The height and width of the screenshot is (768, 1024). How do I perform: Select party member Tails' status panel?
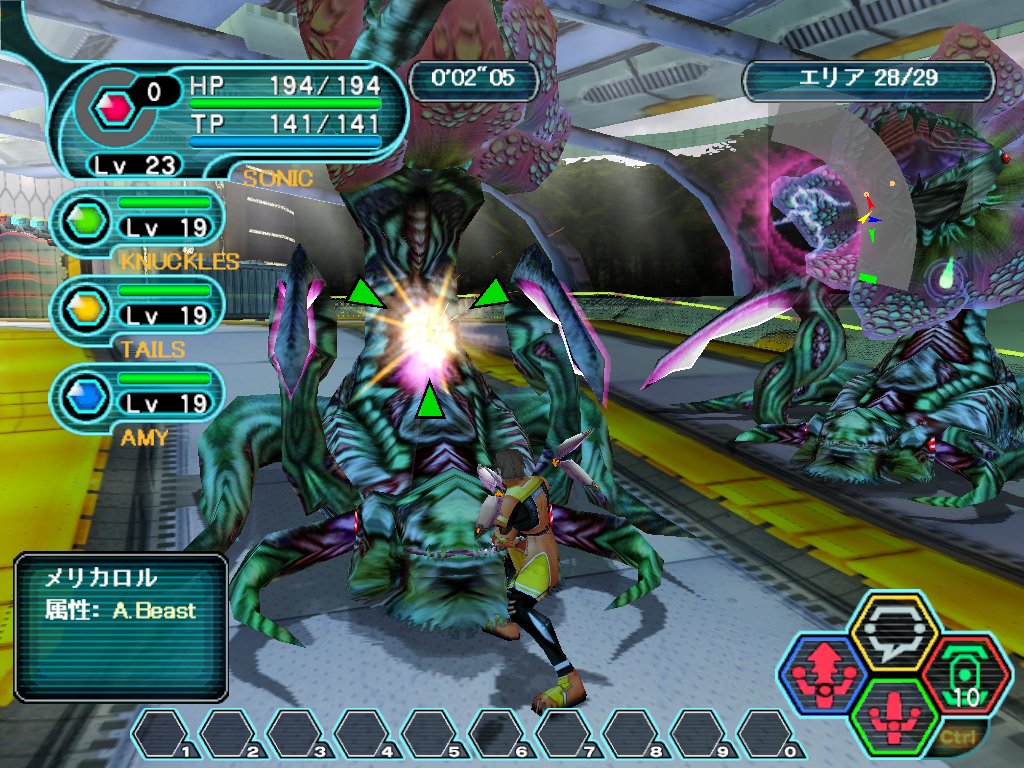point(137,305)
